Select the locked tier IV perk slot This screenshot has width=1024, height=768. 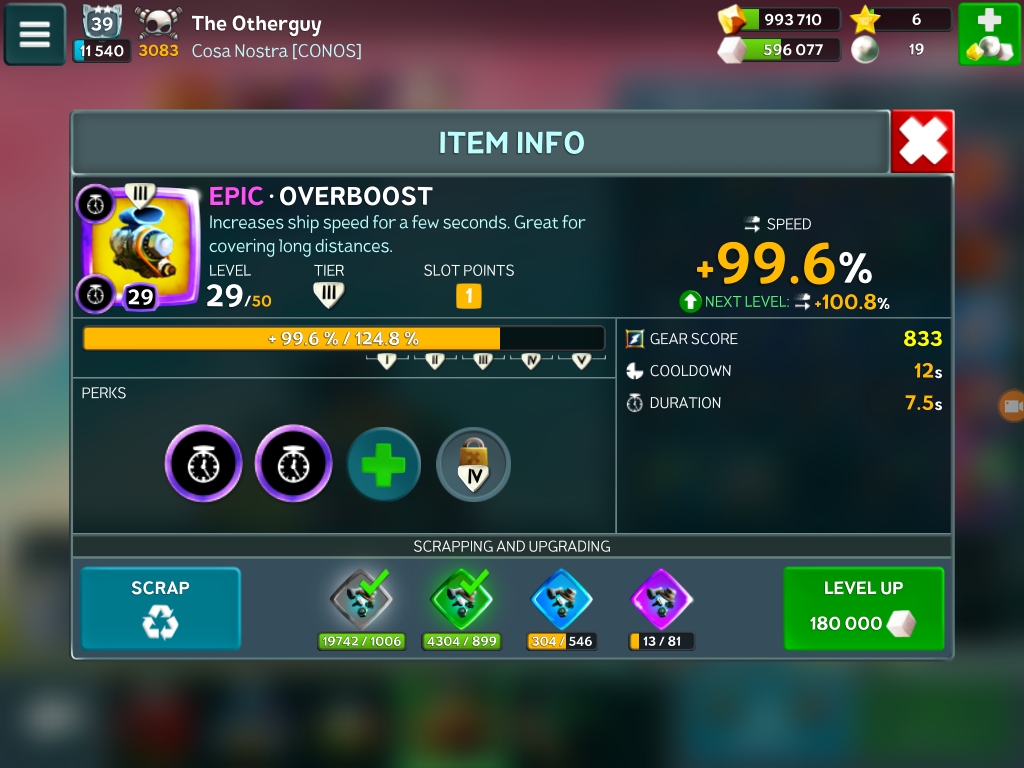pos(474,464)
